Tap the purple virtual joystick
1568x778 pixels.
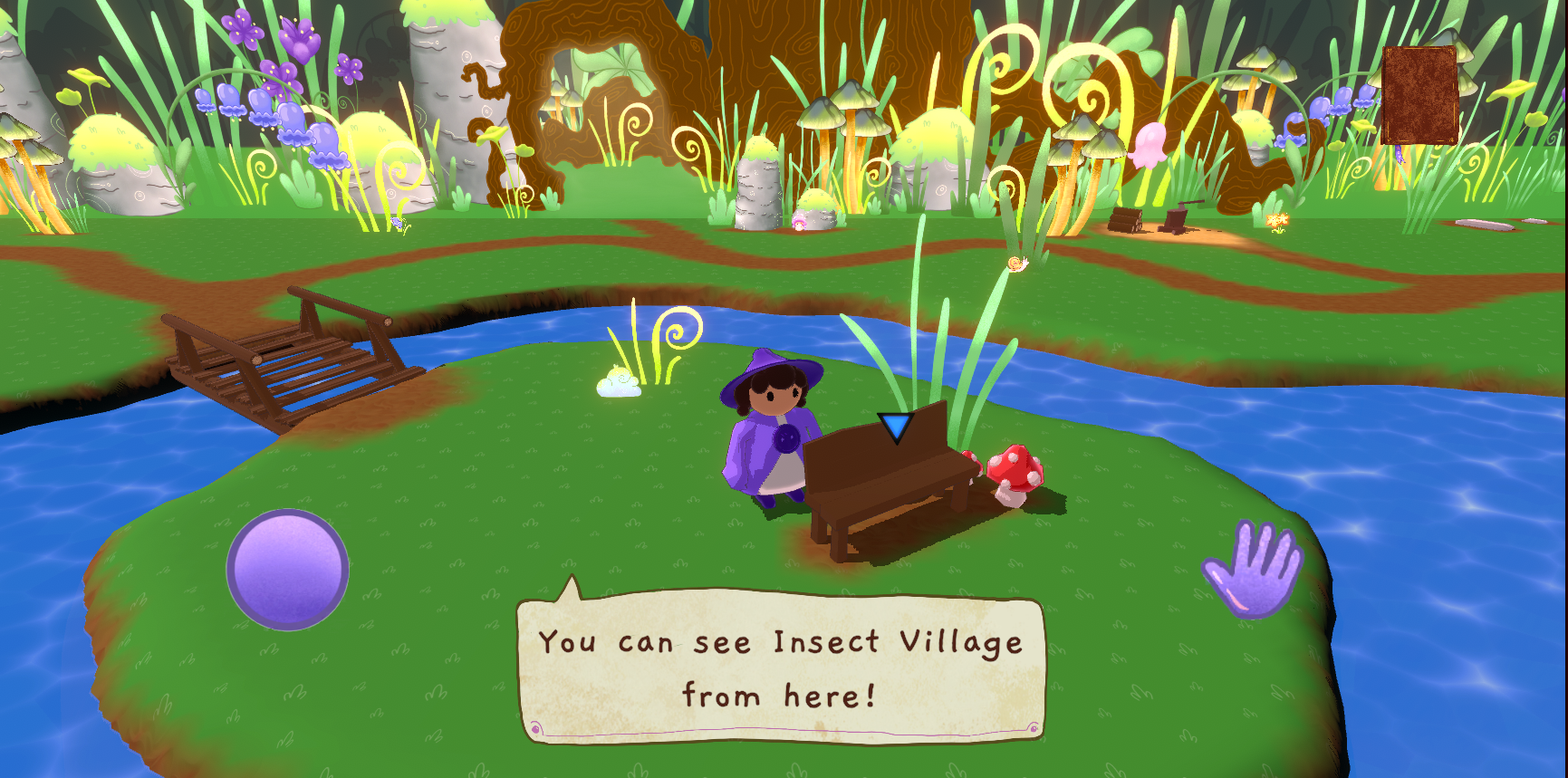click(287, 569)
